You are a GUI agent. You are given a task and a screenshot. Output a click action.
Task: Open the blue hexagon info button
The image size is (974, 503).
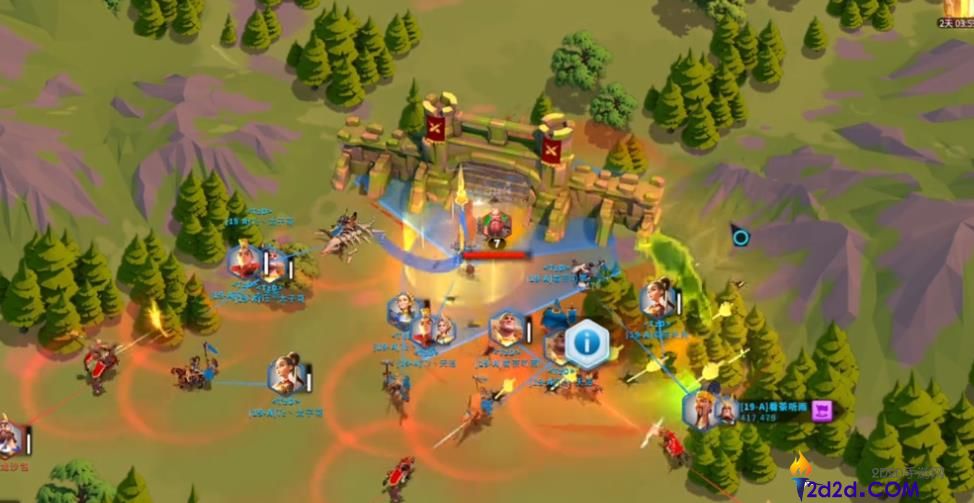point(587,344)
